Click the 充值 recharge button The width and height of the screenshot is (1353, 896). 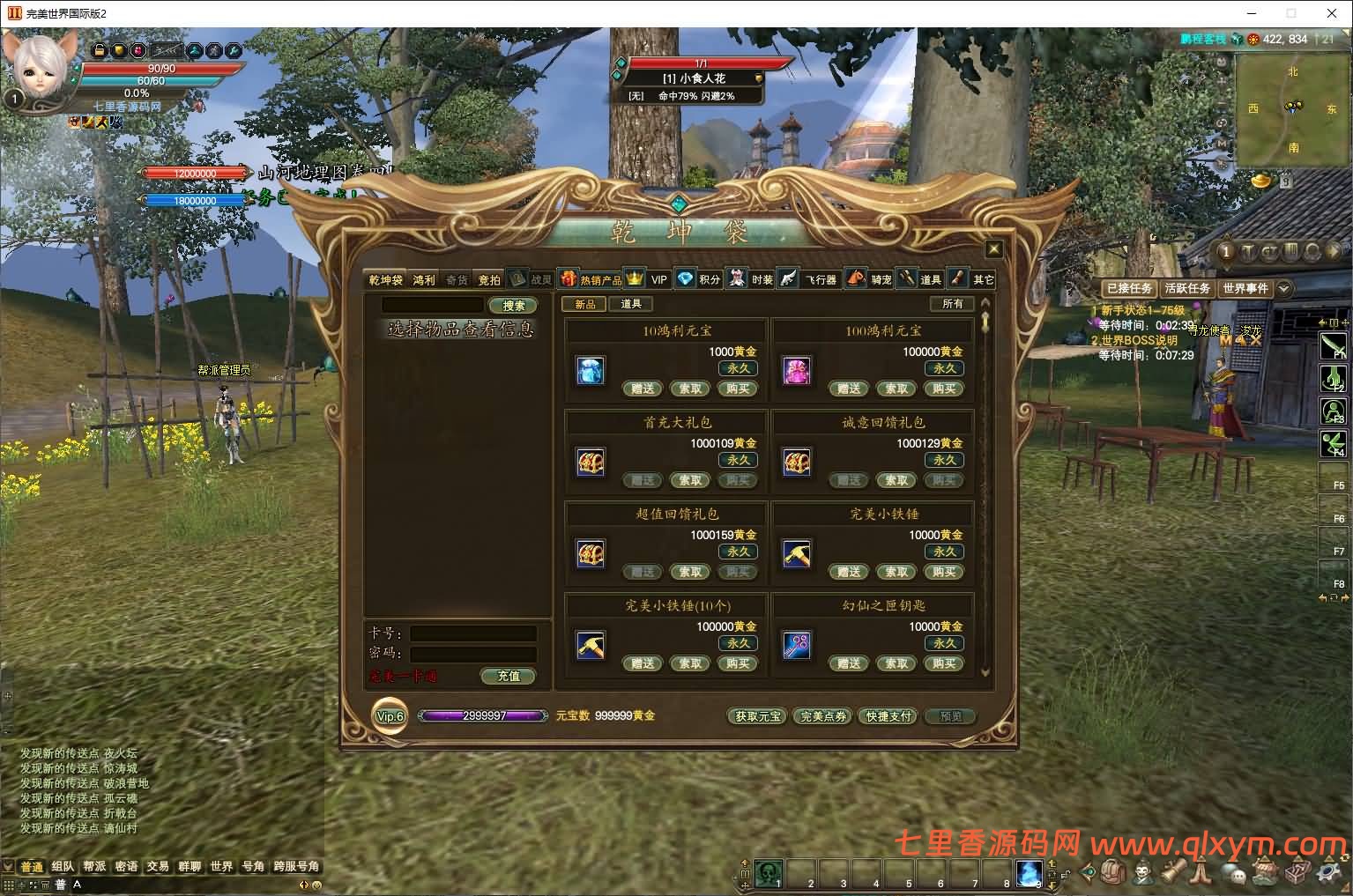509,676
